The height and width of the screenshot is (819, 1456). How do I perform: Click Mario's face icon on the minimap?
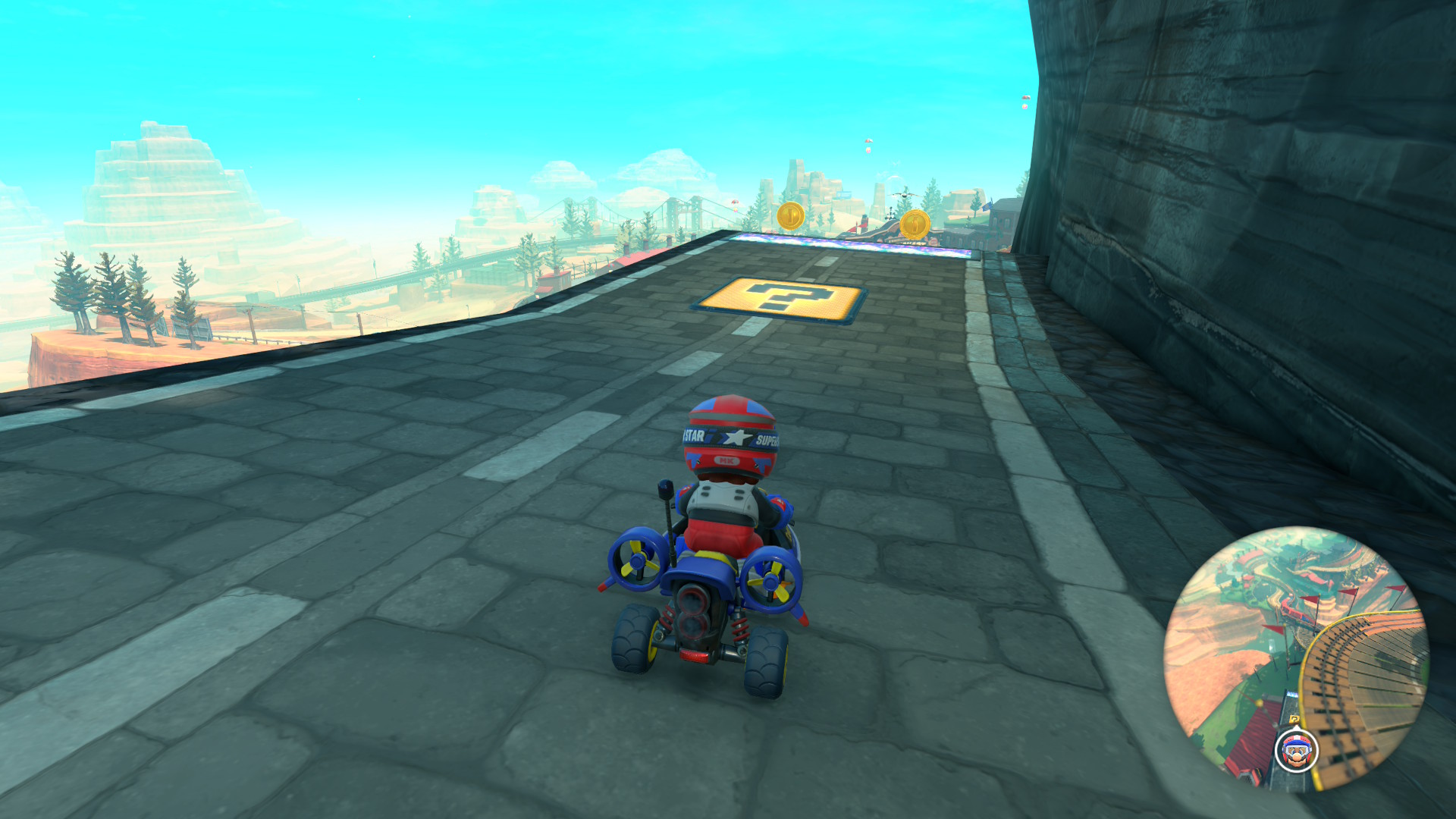coord(1297,751)
